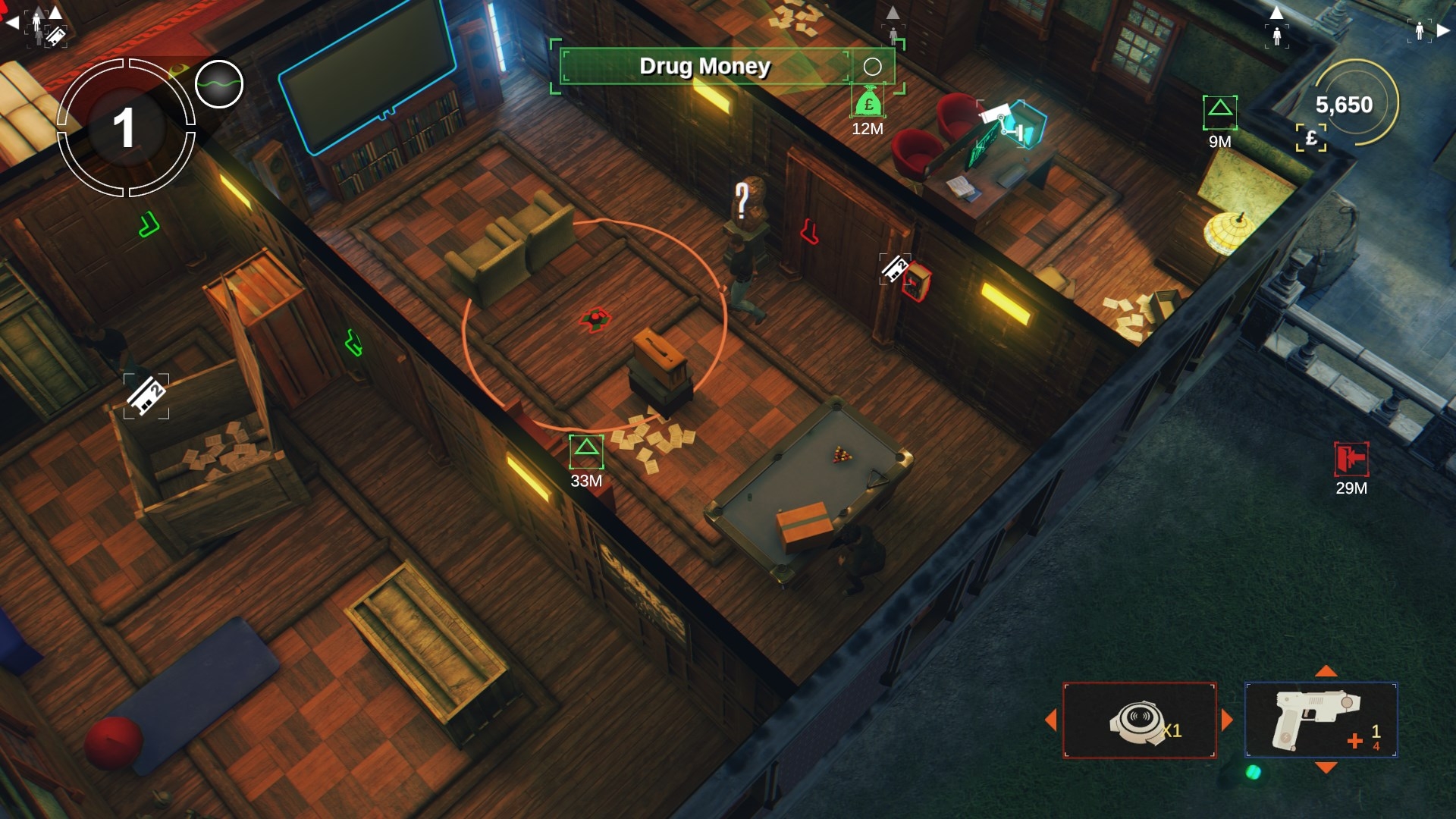
Task: Cycle gadget with the right orange arrow
Action: point(1227,720)
